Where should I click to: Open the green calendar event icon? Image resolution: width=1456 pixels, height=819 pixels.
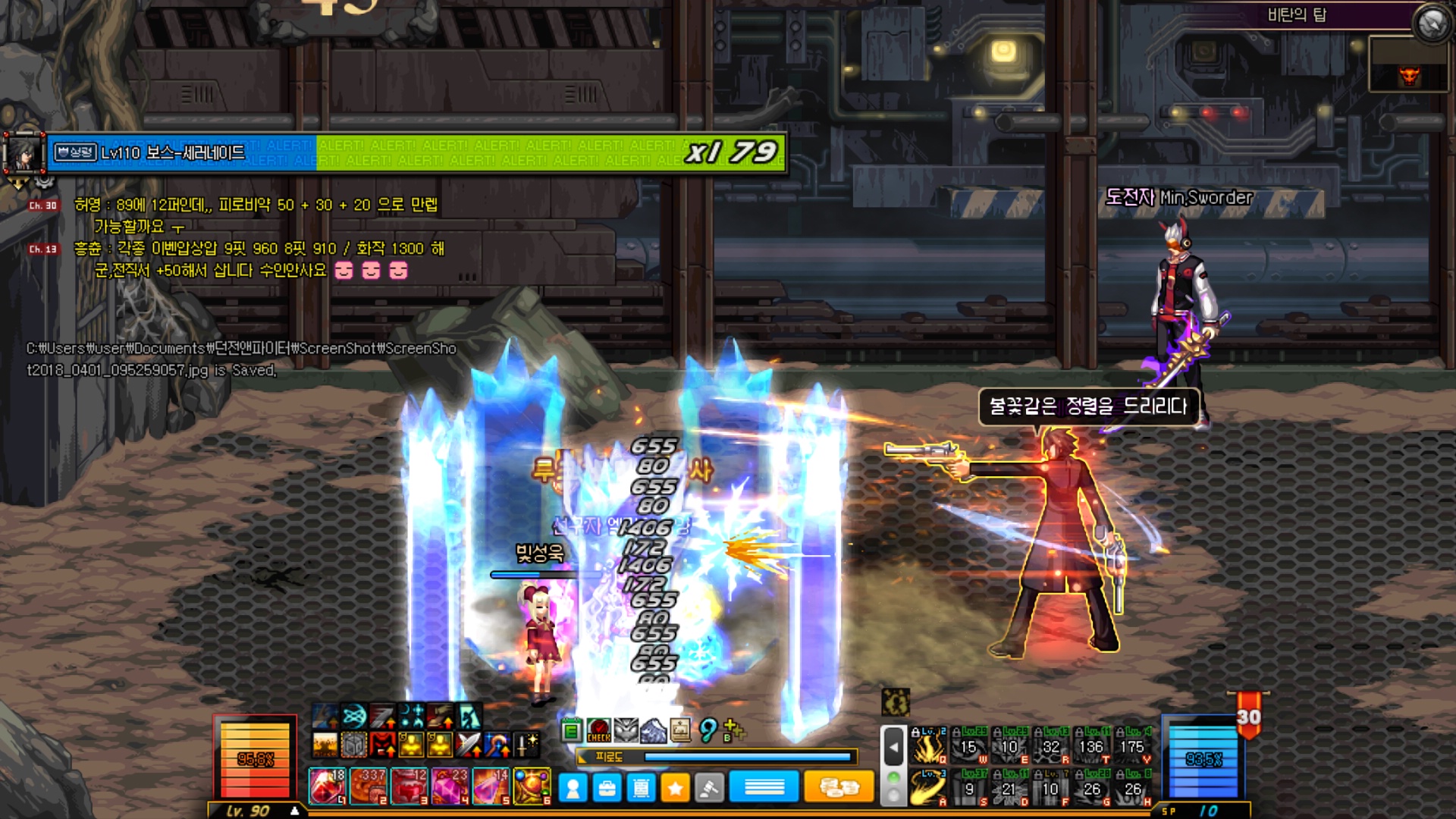[572, 730]
